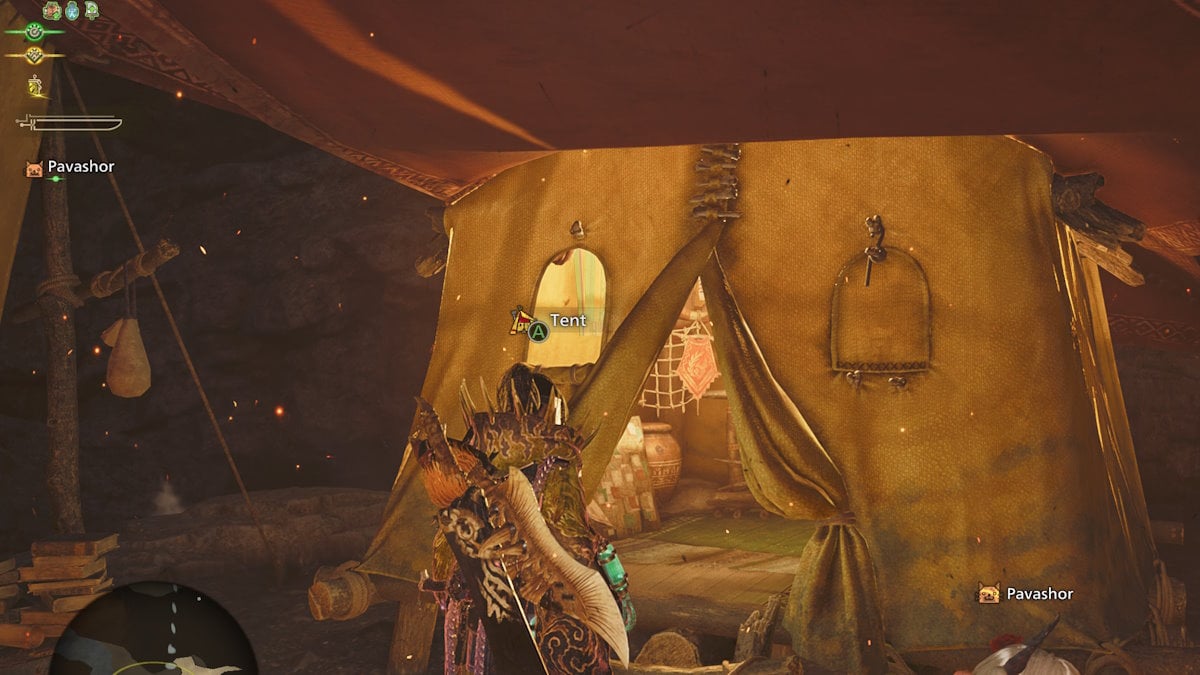Select the orange status buff icon

click(x=52, y=11)
